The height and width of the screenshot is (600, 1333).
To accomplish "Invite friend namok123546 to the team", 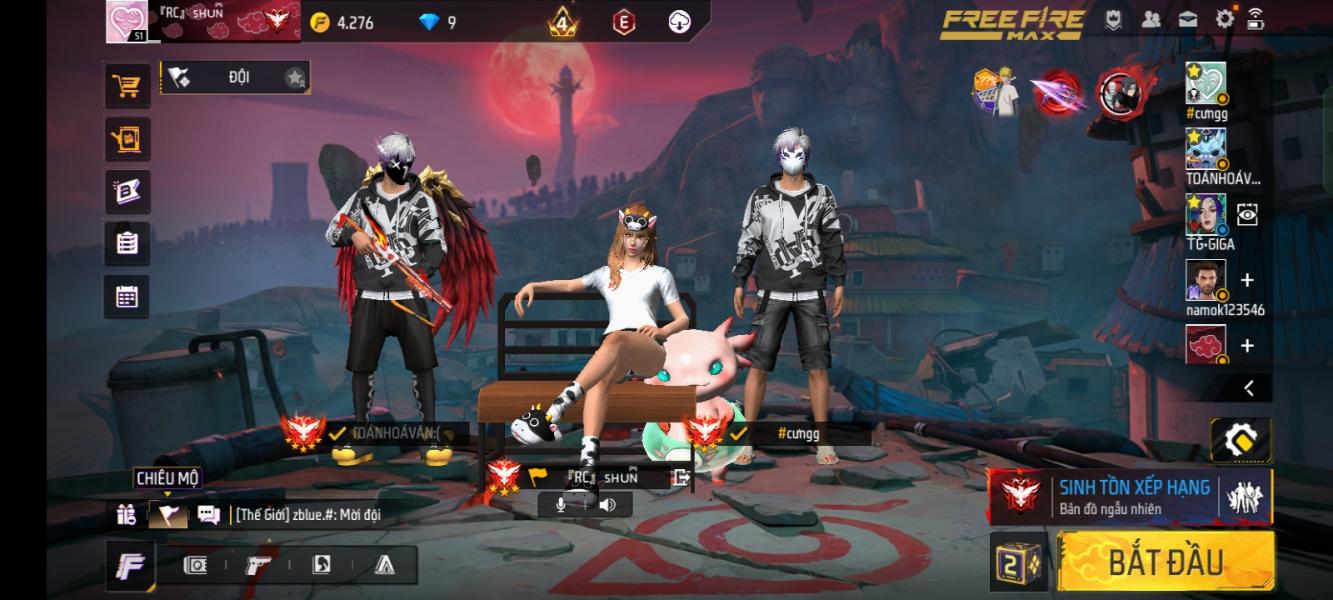I will (1247, 280).
